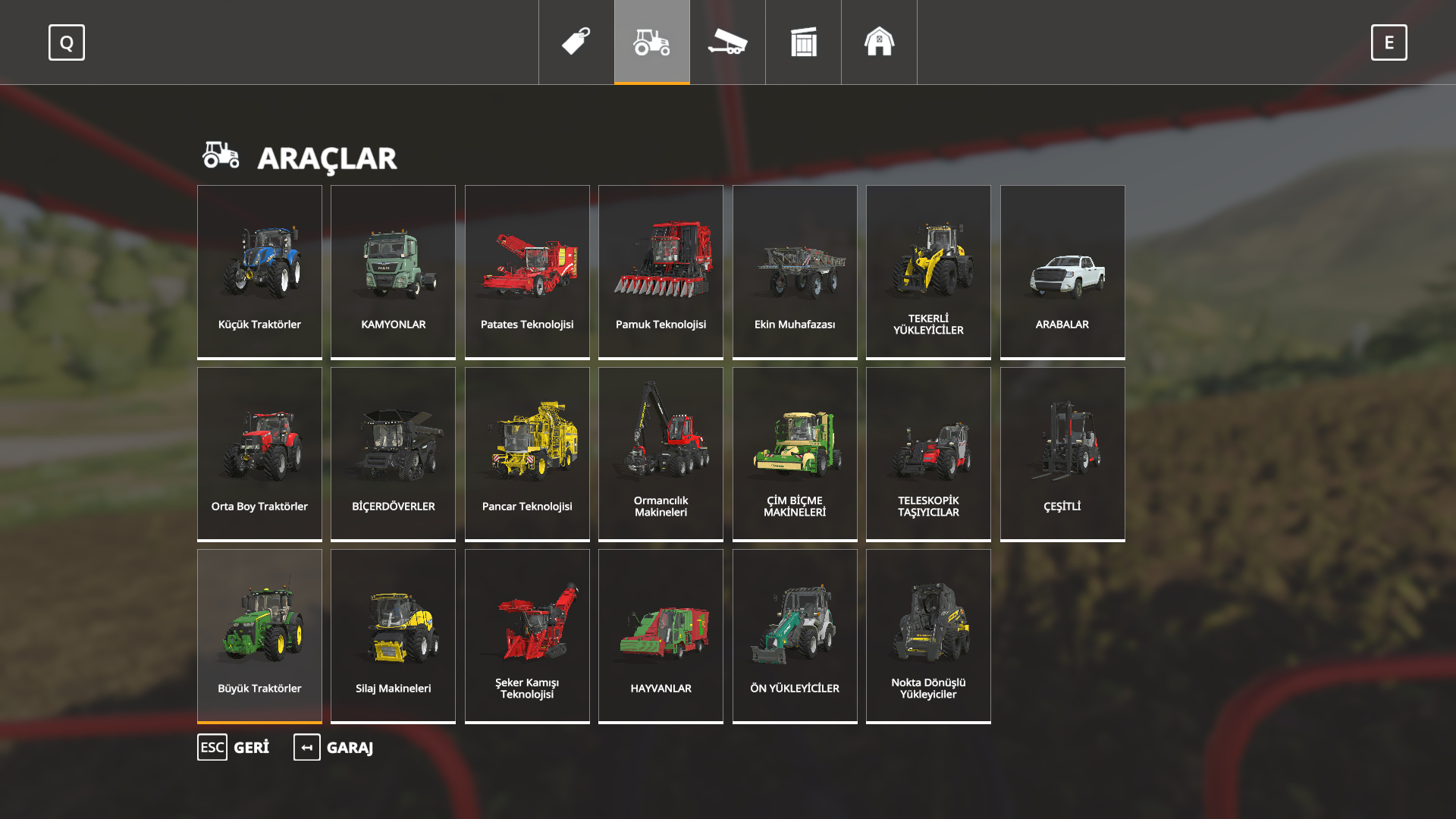Choose Ormancılık Makineleri category
The image size is (1456, 819).
point(661,453)
